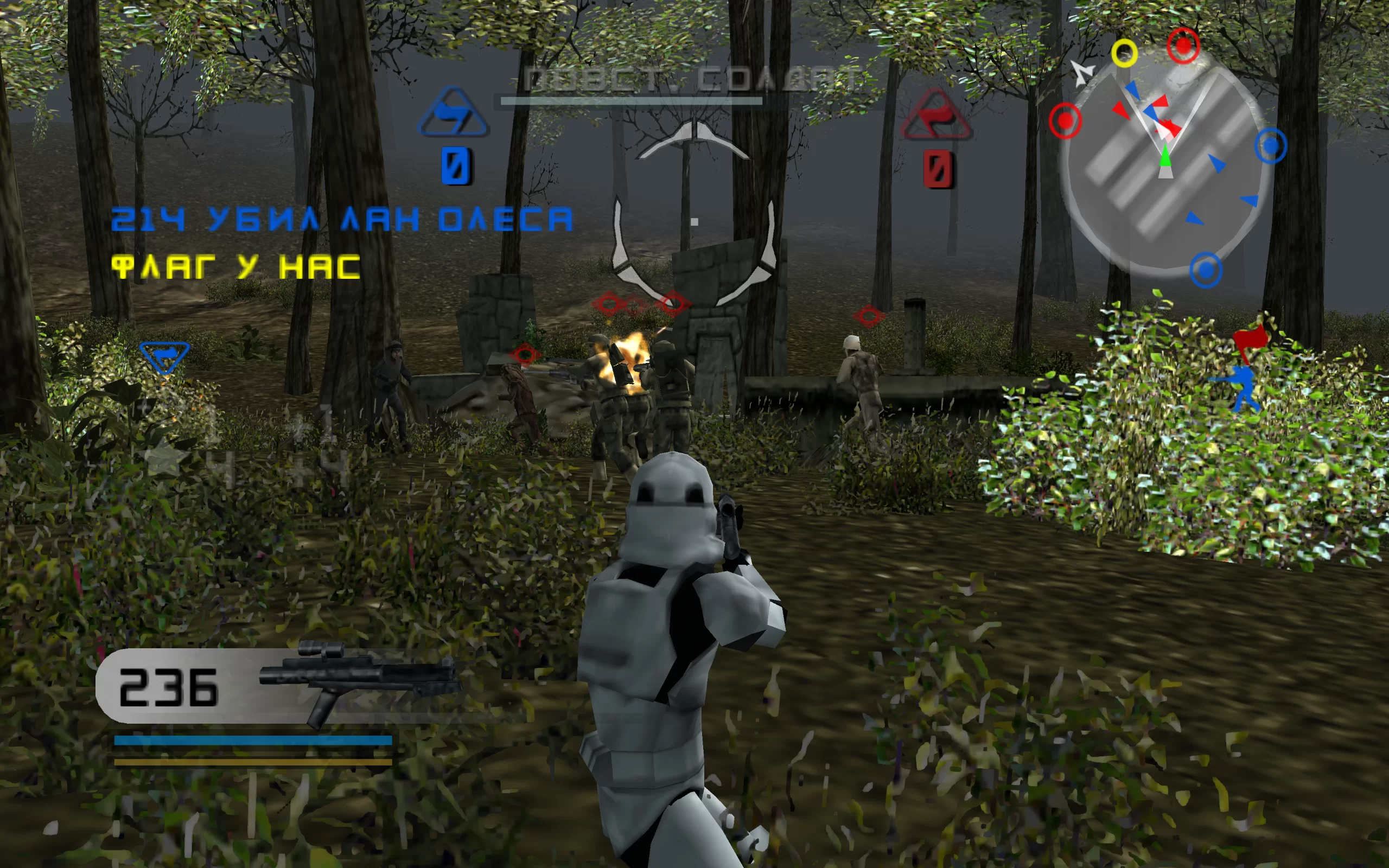The image size is (1389, 868).
Task: Click the green player arrow on the minimap
Action: click(1164, 156)
